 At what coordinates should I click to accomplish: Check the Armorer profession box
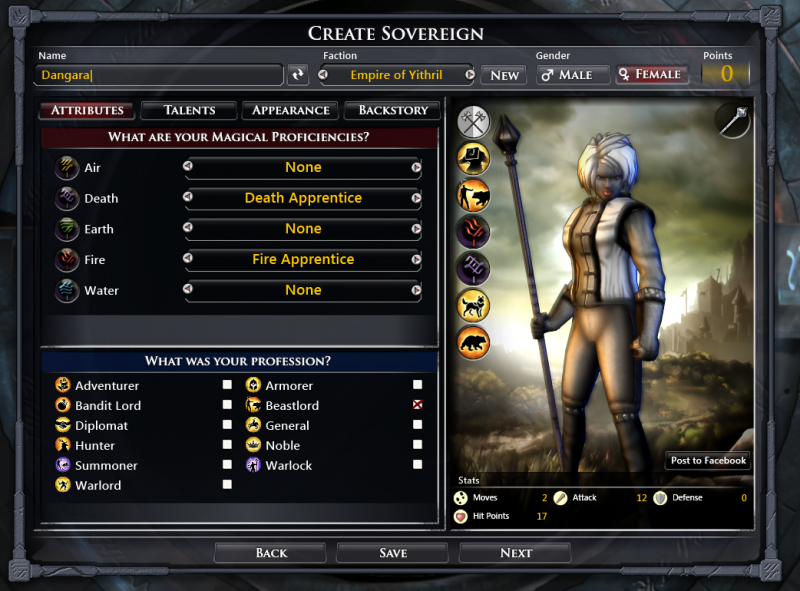coord(417,385)
